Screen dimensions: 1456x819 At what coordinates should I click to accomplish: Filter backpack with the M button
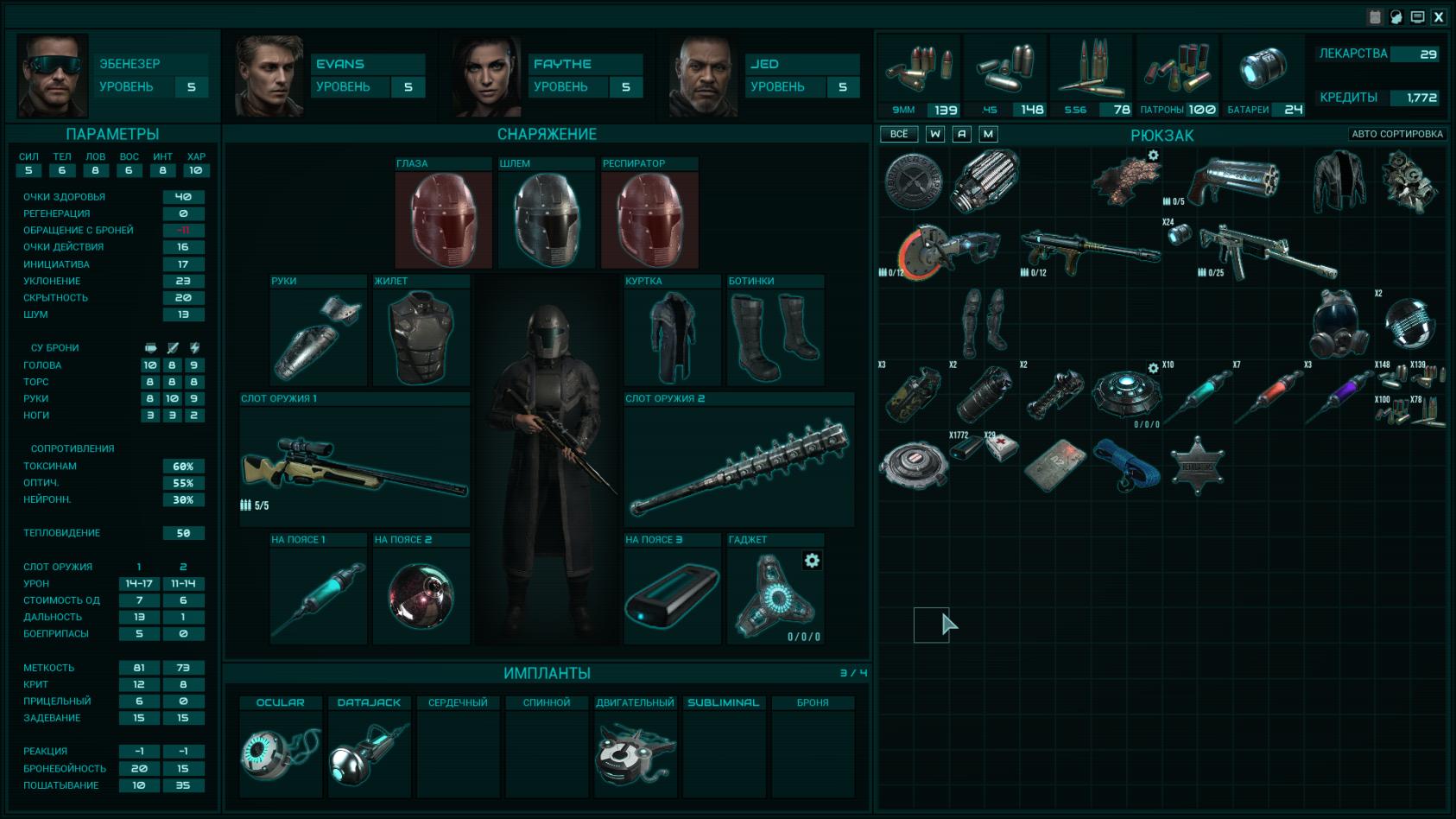coord(989,134)
